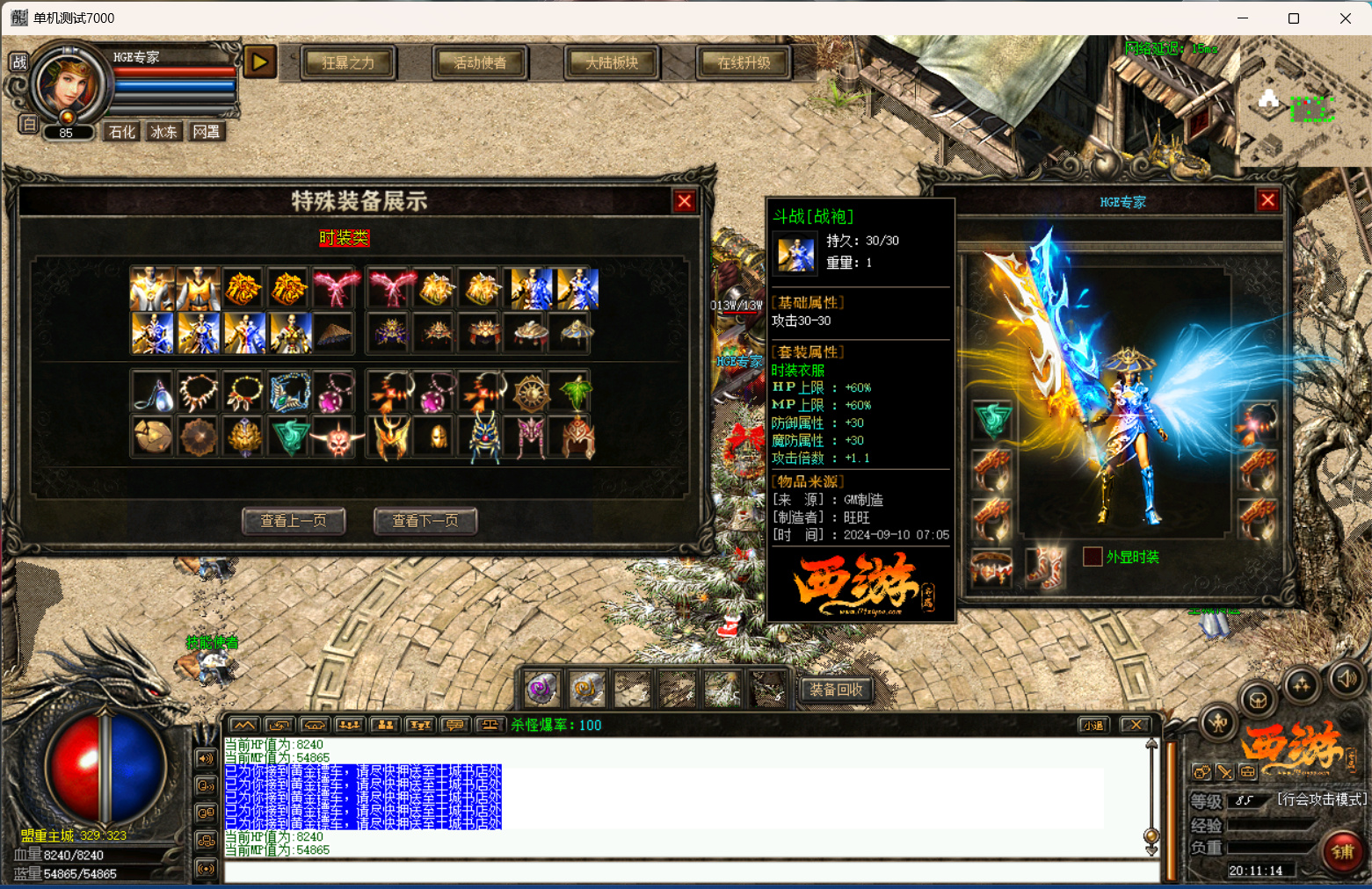Open the 狂暴之力 menu button
1372x889 pixels.
point(348,62)
